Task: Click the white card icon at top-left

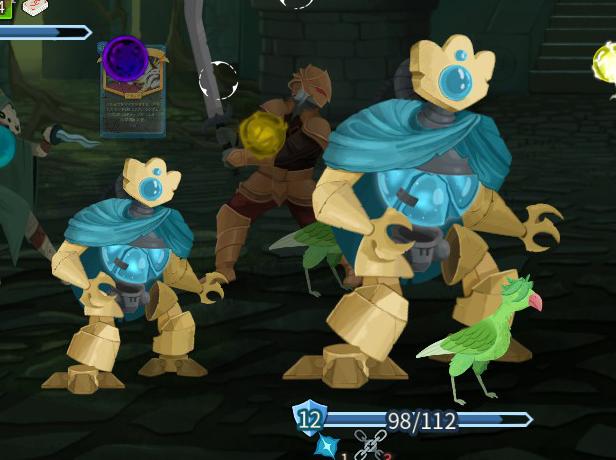Action: (x=34, y=8)
